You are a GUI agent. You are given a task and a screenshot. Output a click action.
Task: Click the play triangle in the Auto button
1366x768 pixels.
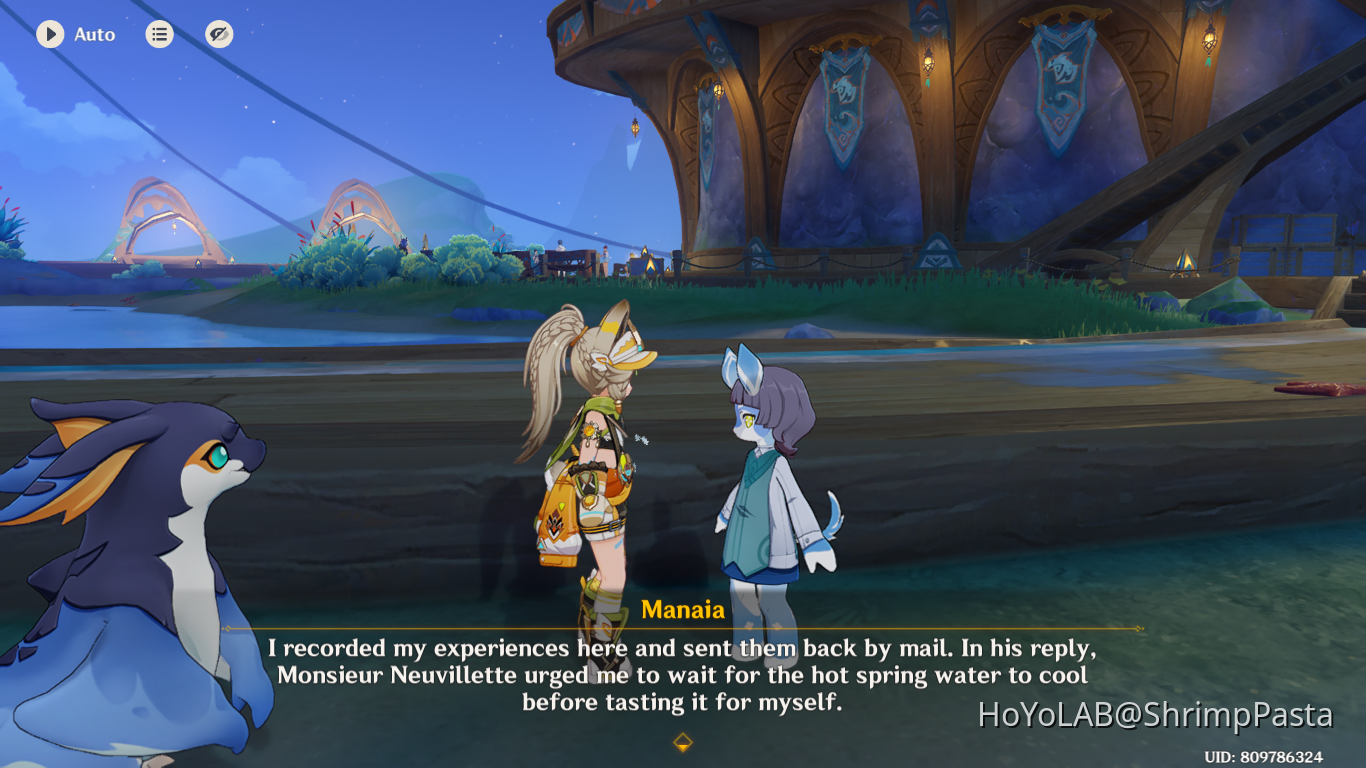(x=48, y=34)
